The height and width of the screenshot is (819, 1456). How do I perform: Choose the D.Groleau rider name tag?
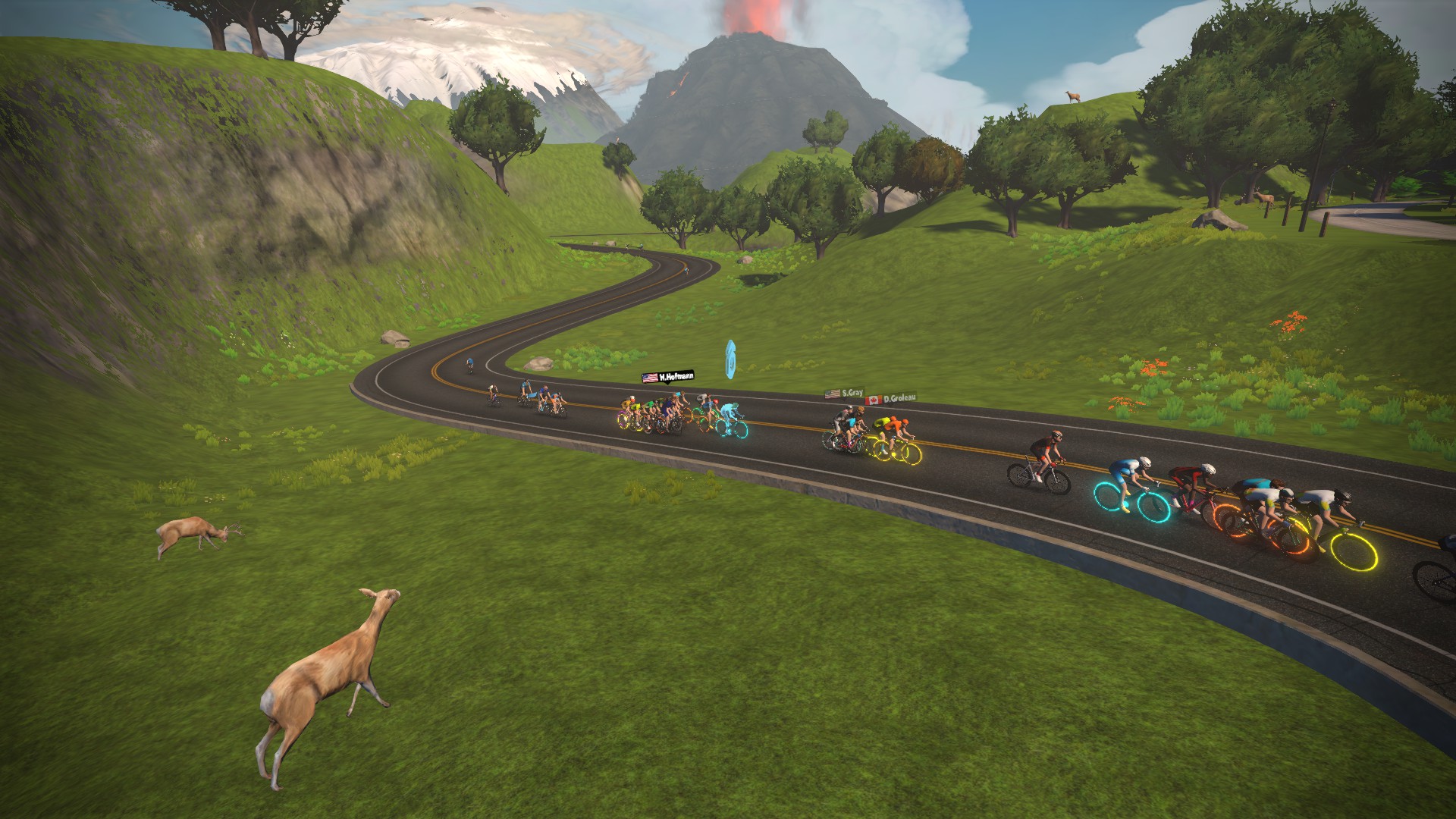891,398
